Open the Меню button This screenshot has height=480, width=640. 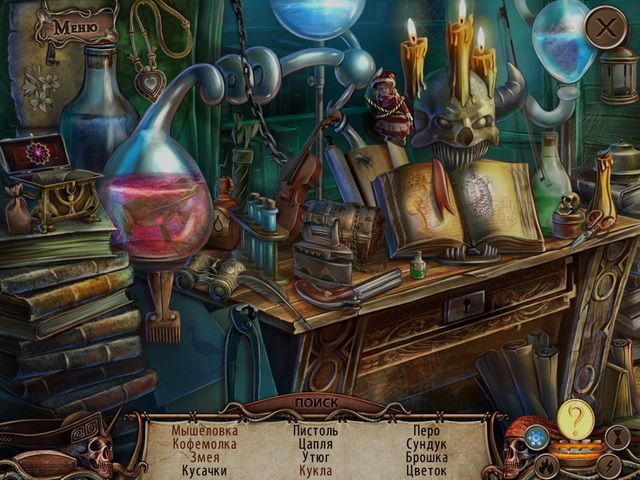tap(71, 26)
